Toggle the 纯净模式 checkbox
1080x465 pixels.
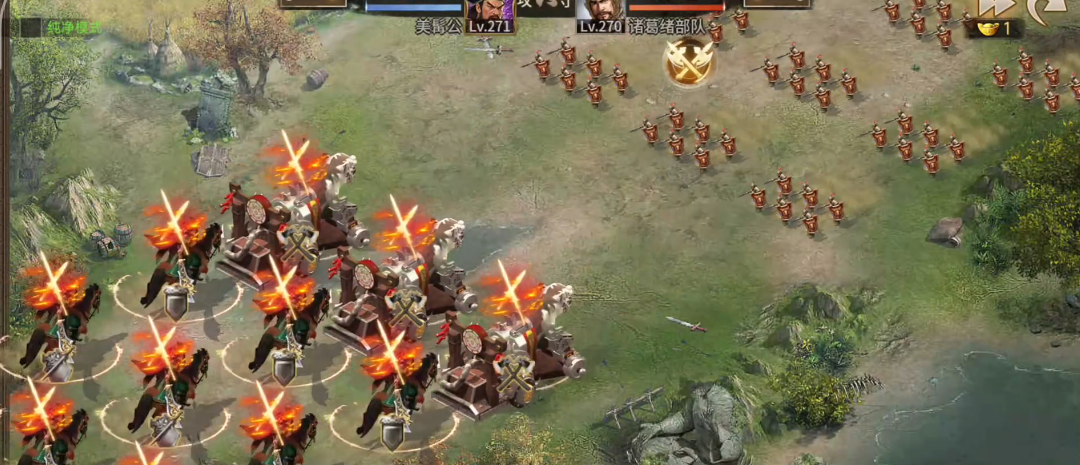click(31, 28)
